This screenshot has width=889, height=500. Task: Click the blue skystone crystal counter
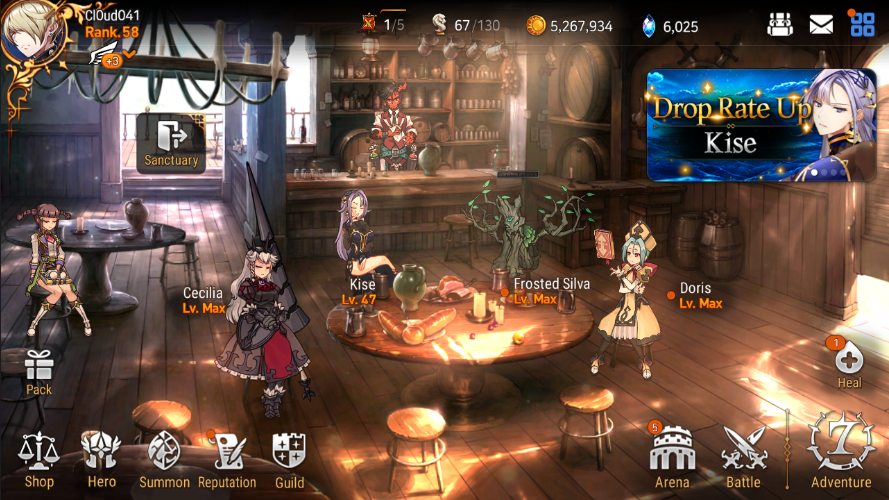tap(669, 26)
